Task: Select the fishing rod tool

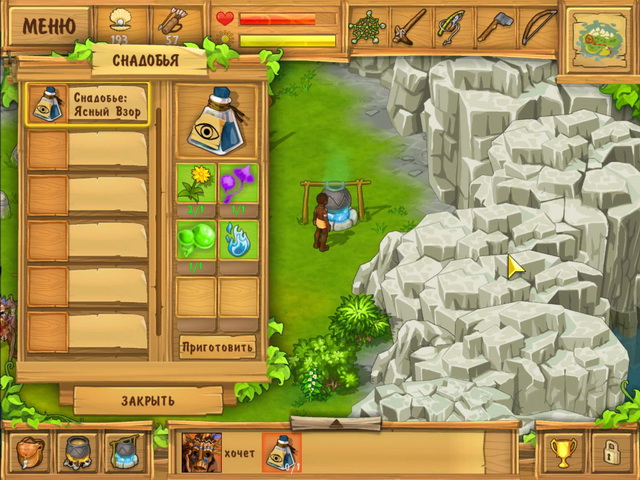Action: point(452,27)
